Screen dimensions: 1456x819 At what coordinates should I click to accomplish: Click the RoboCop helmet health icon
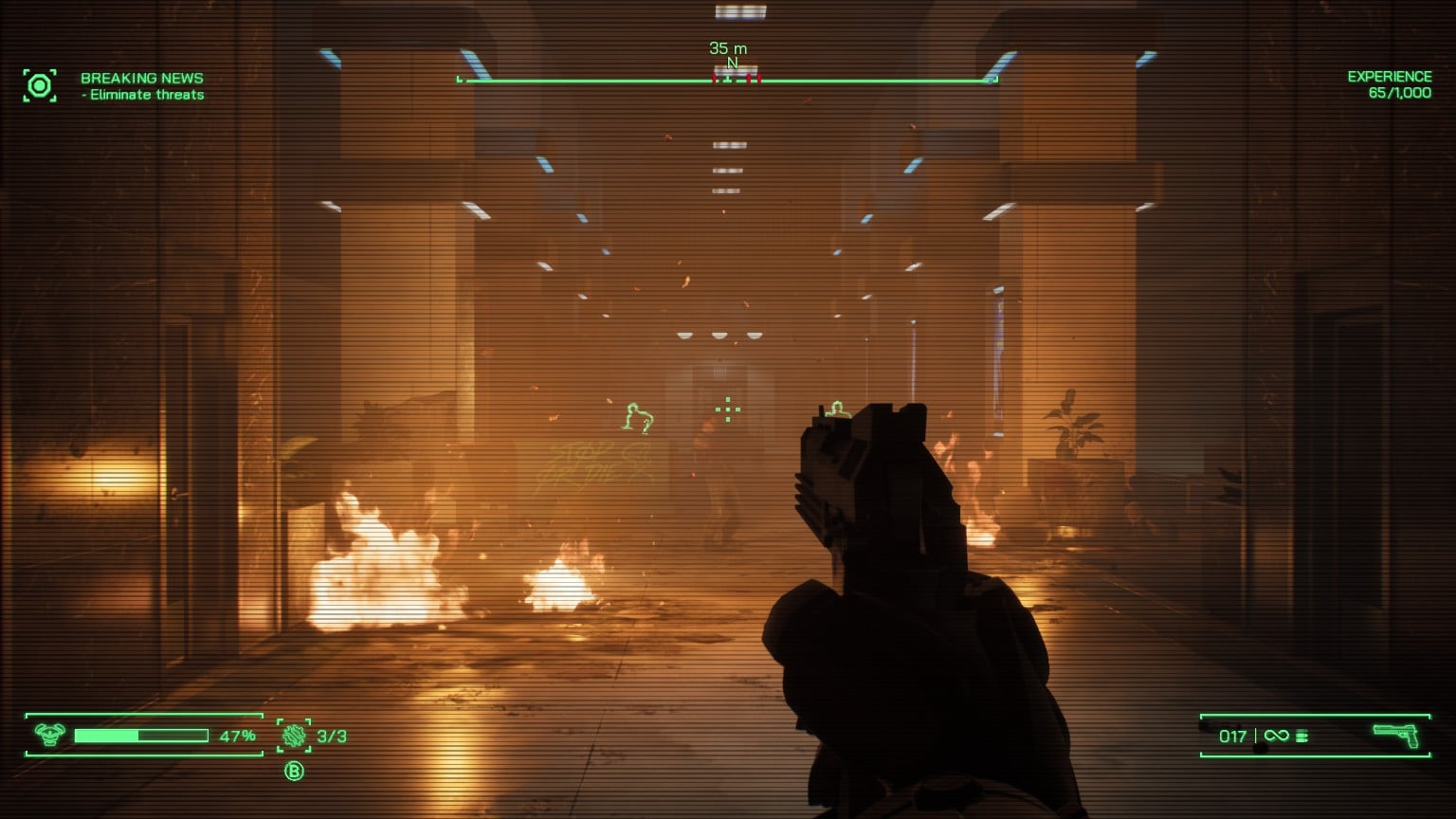tap(49, 735)
